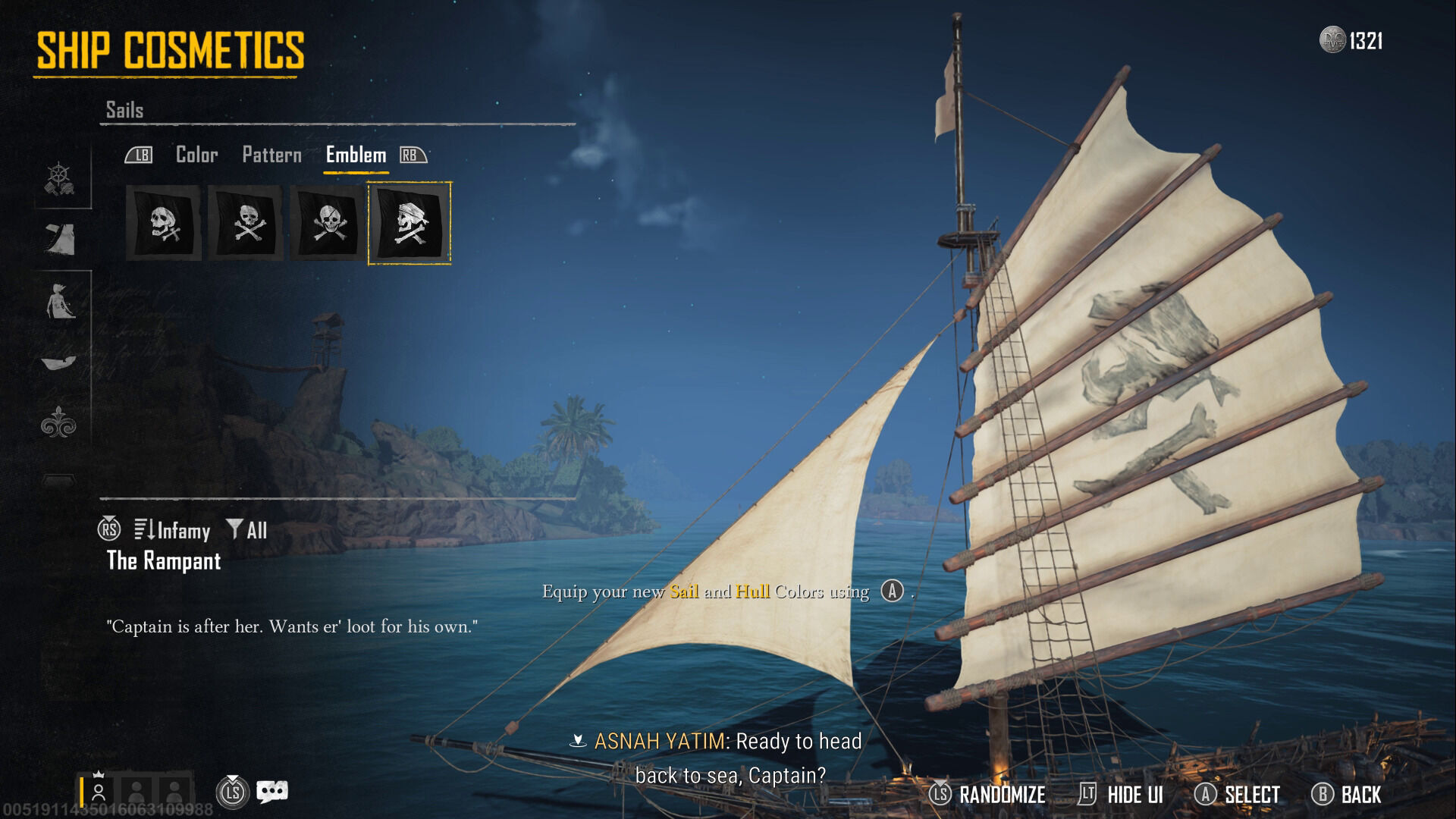Image resolution: width=1456 pixels, height=819 pixels.
Task: Select the Emblem tab
Action: [x=356, y=155]
